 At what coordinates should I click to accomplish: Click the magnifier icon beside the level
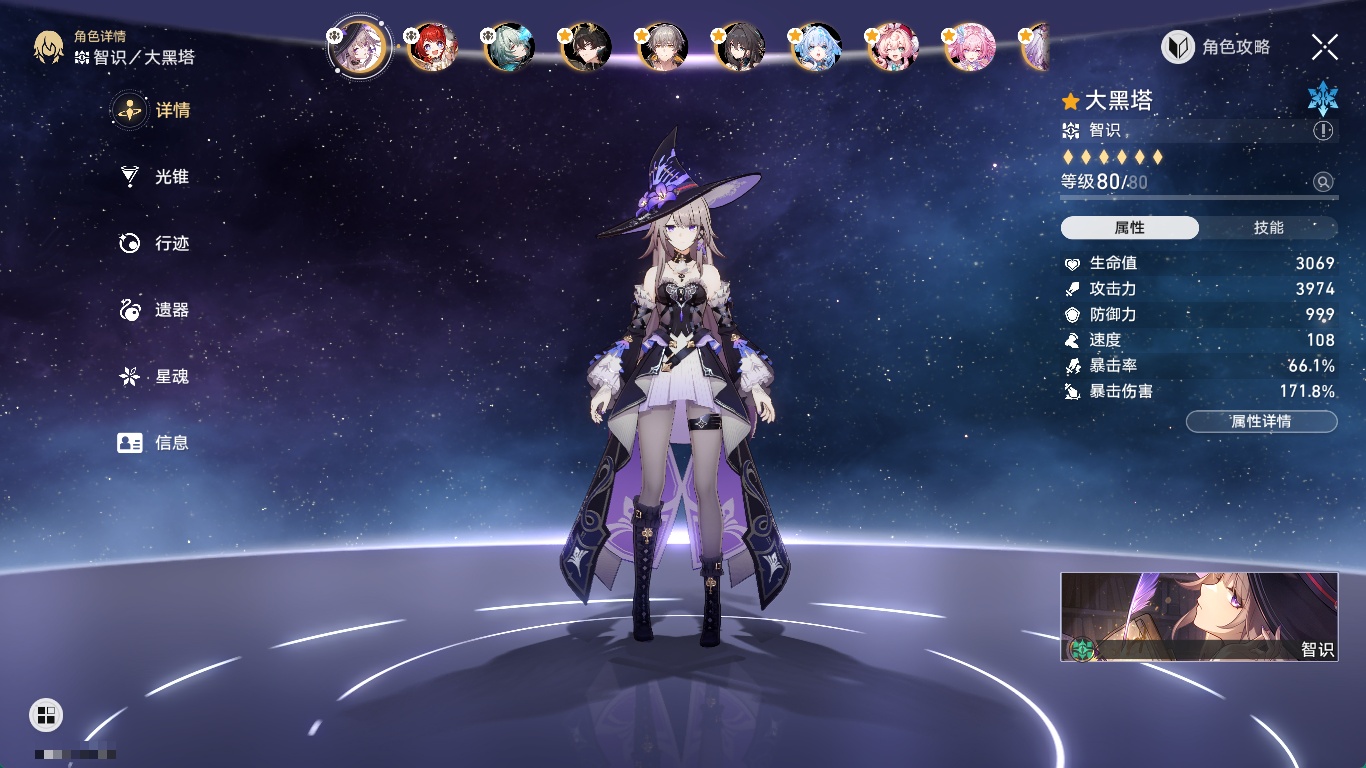click(x=1323, y=182)
